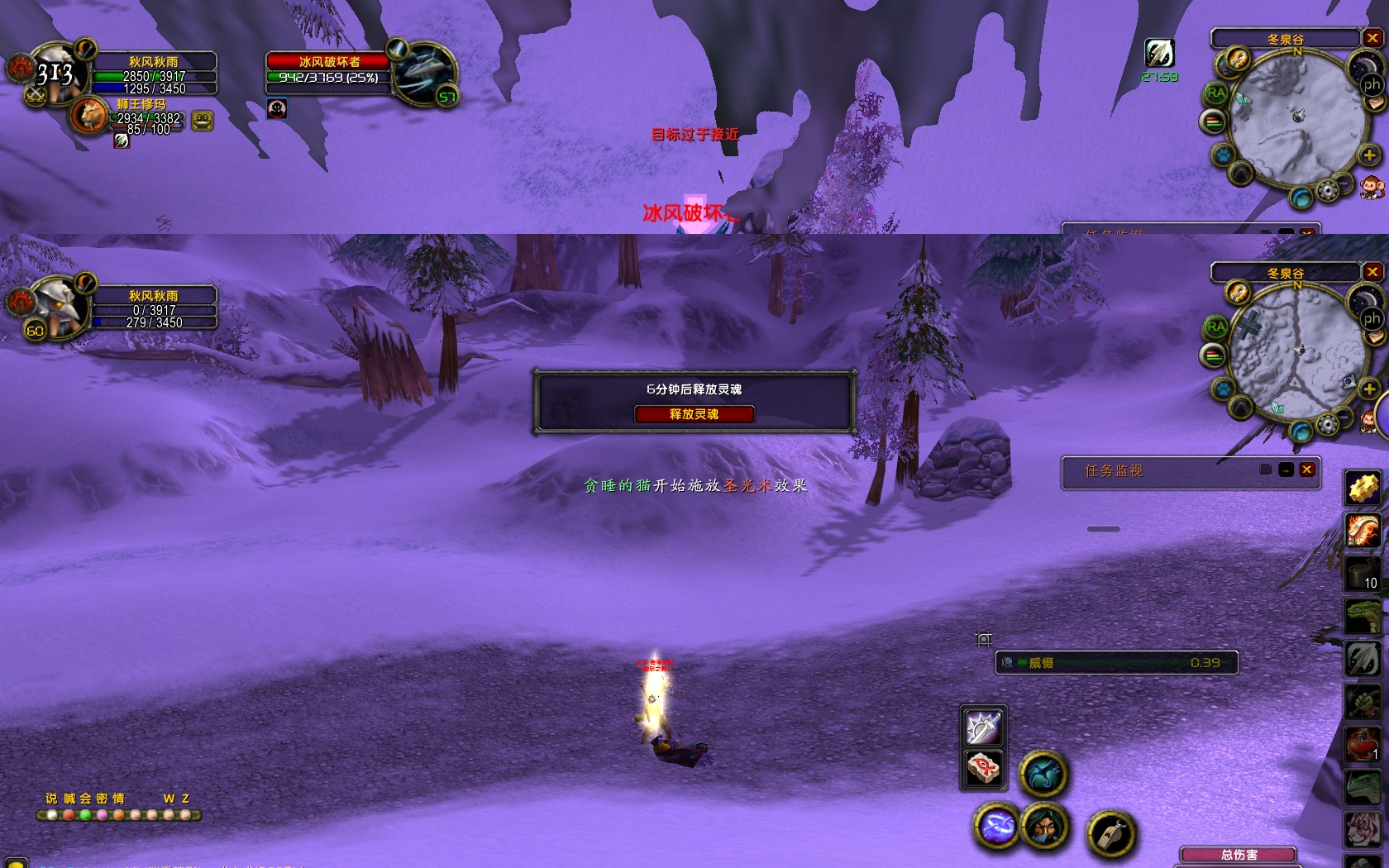Click the pet happiness face icon
The height and width of the screenshot is (868, 1389).
click(x=203, y=121)
